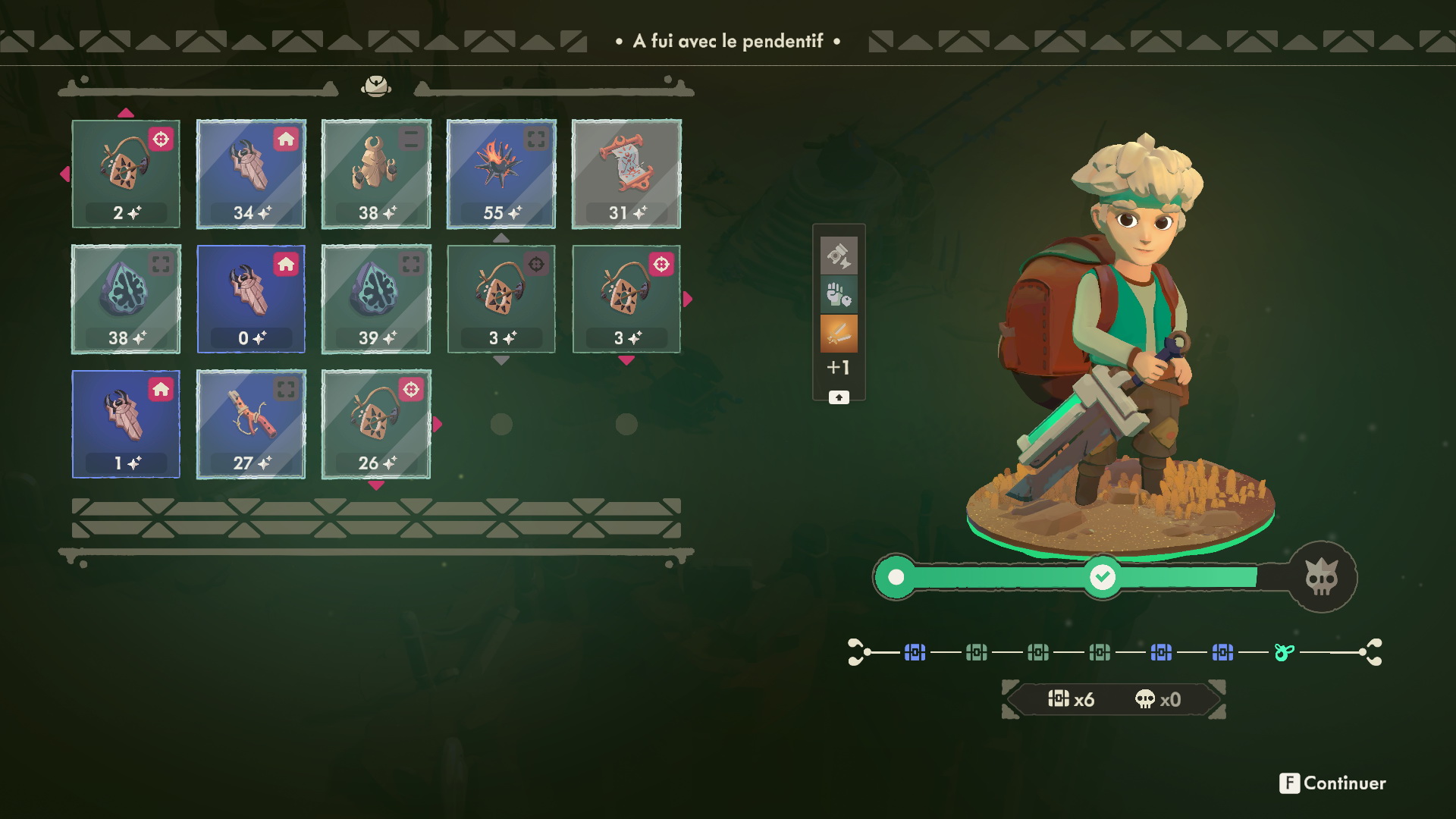
Task: Select the dark leaf stone worth 39
Action: [x=376, y=299]
